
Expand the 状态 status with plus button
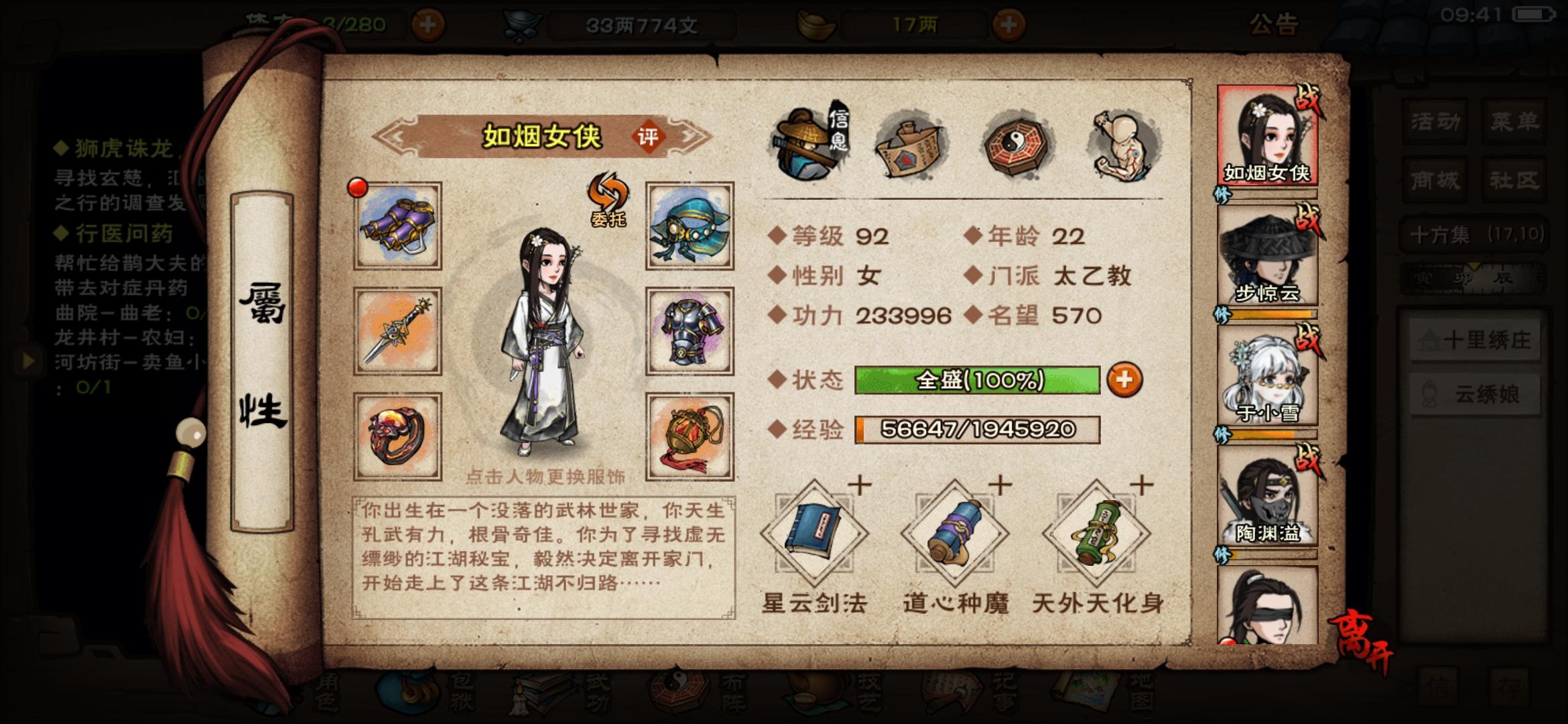(1124, 380)
